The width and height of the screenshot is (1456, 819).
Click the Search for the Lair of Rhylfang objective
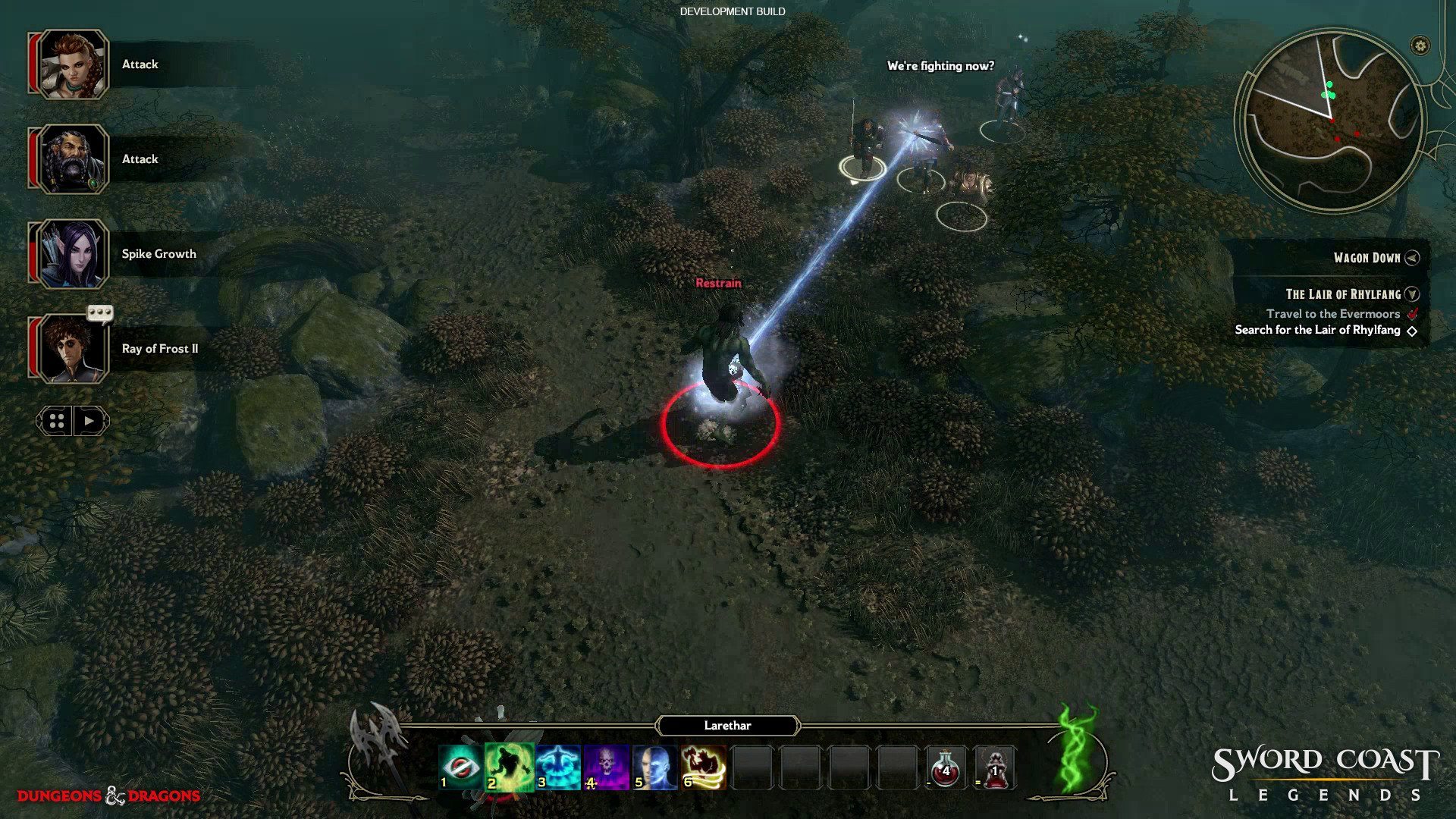click(x=1316, y=330)
